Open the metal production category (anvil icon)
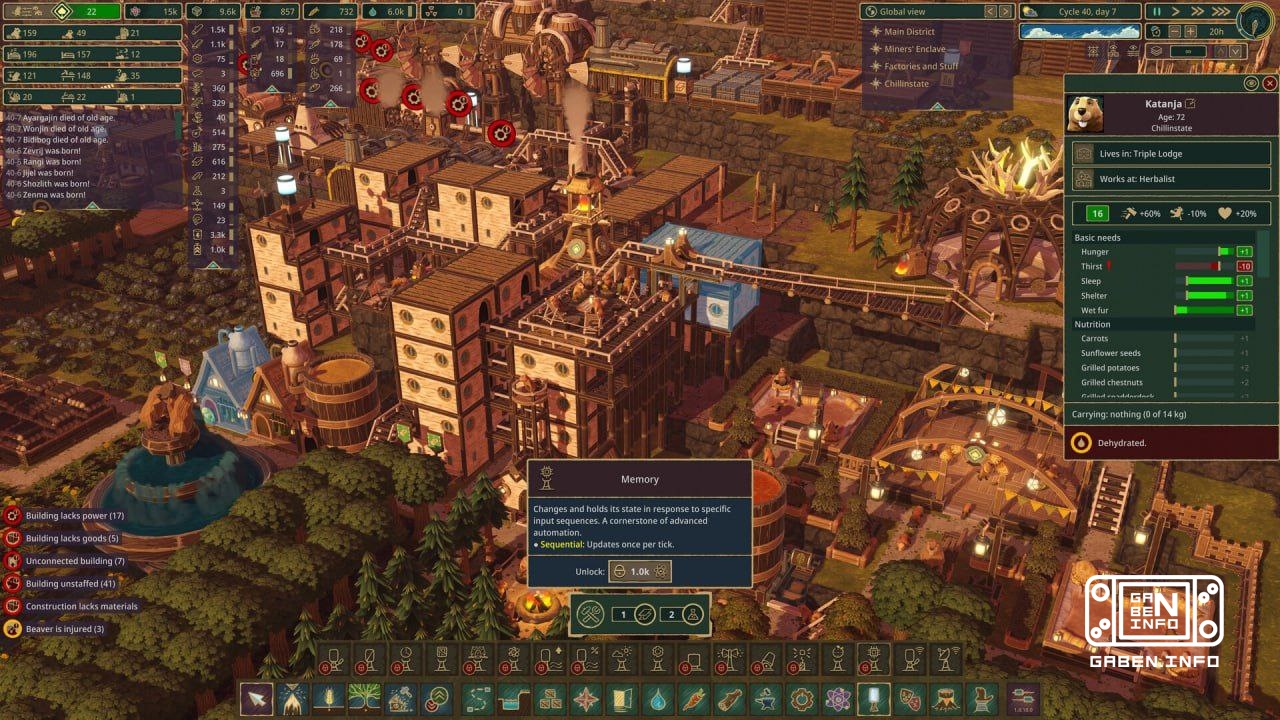This screenshot has height=720, width=1280. tap(766, 700)
